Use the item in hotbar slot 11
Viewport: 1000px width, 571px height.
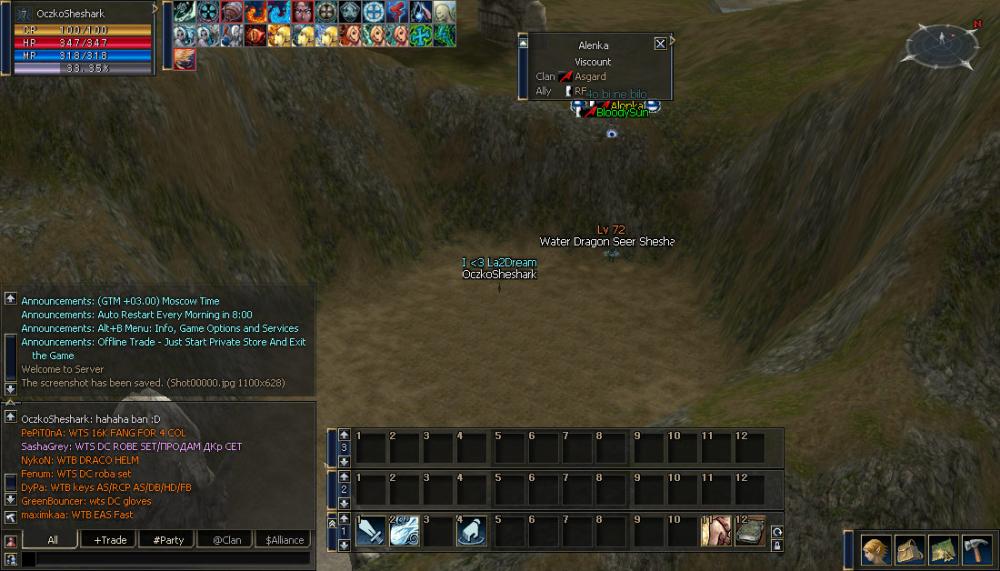coord(716,531)
